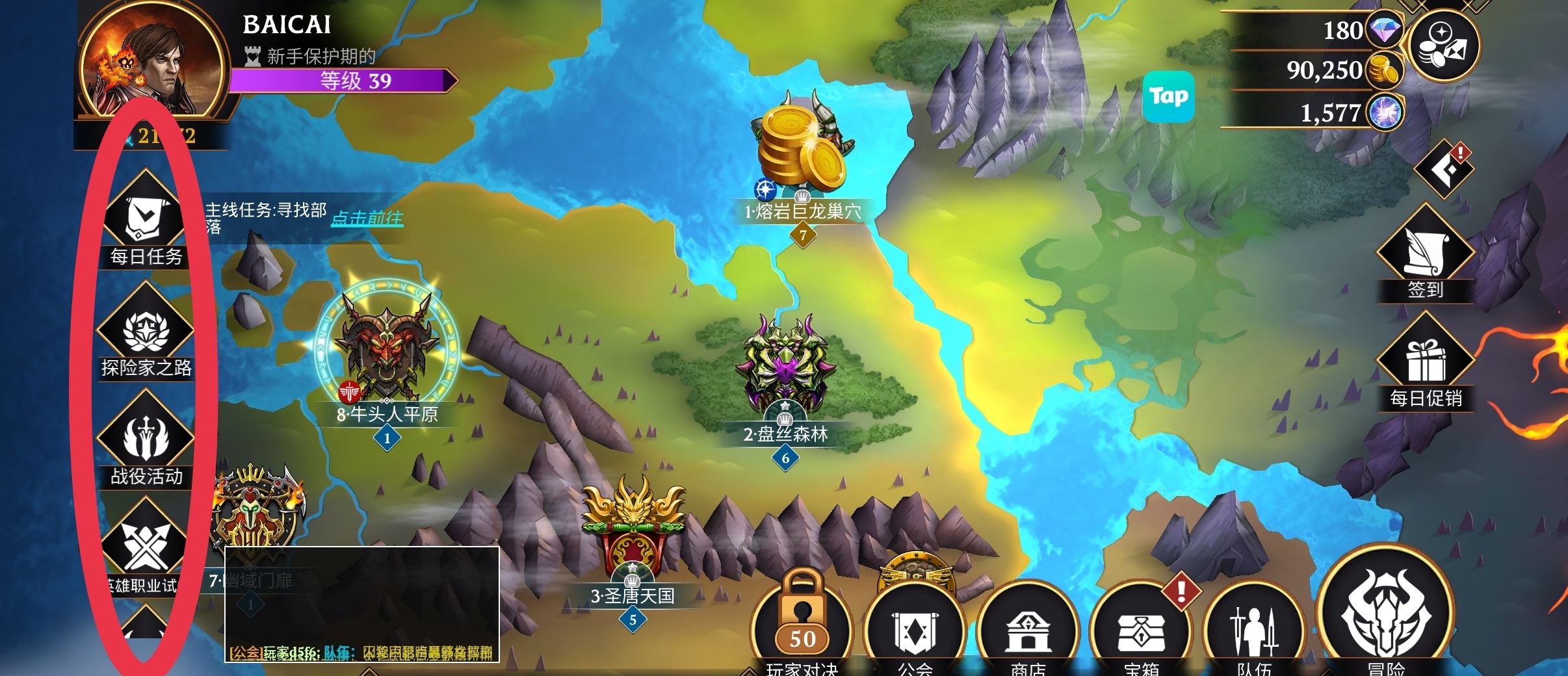This screenshot has width=1568, height=676.
Task: Click the 点击前往 main quest link
Action: click(x=367, y=218)
